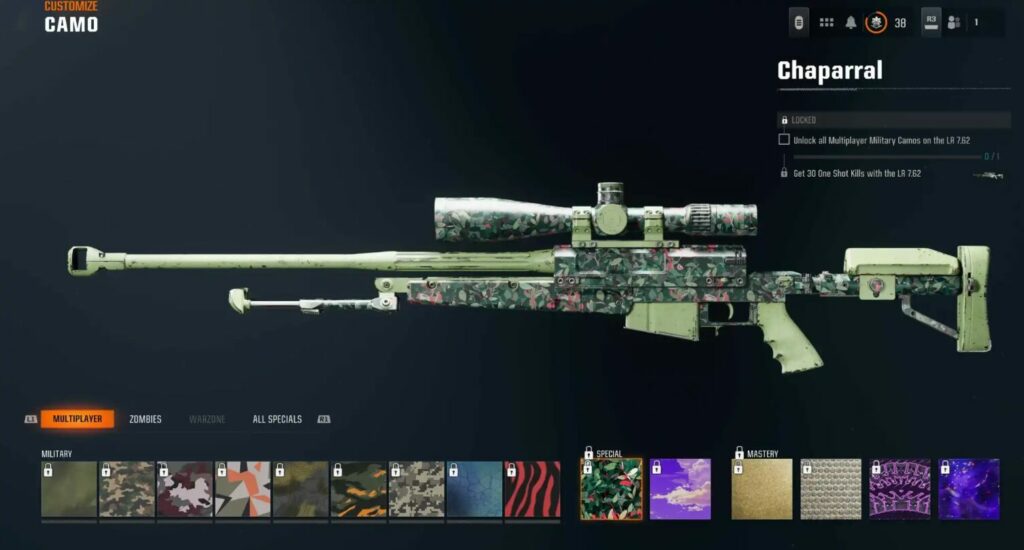Select the red and black tiger stripe camo
Screen dimensions: 1024x550
(532, 489)
